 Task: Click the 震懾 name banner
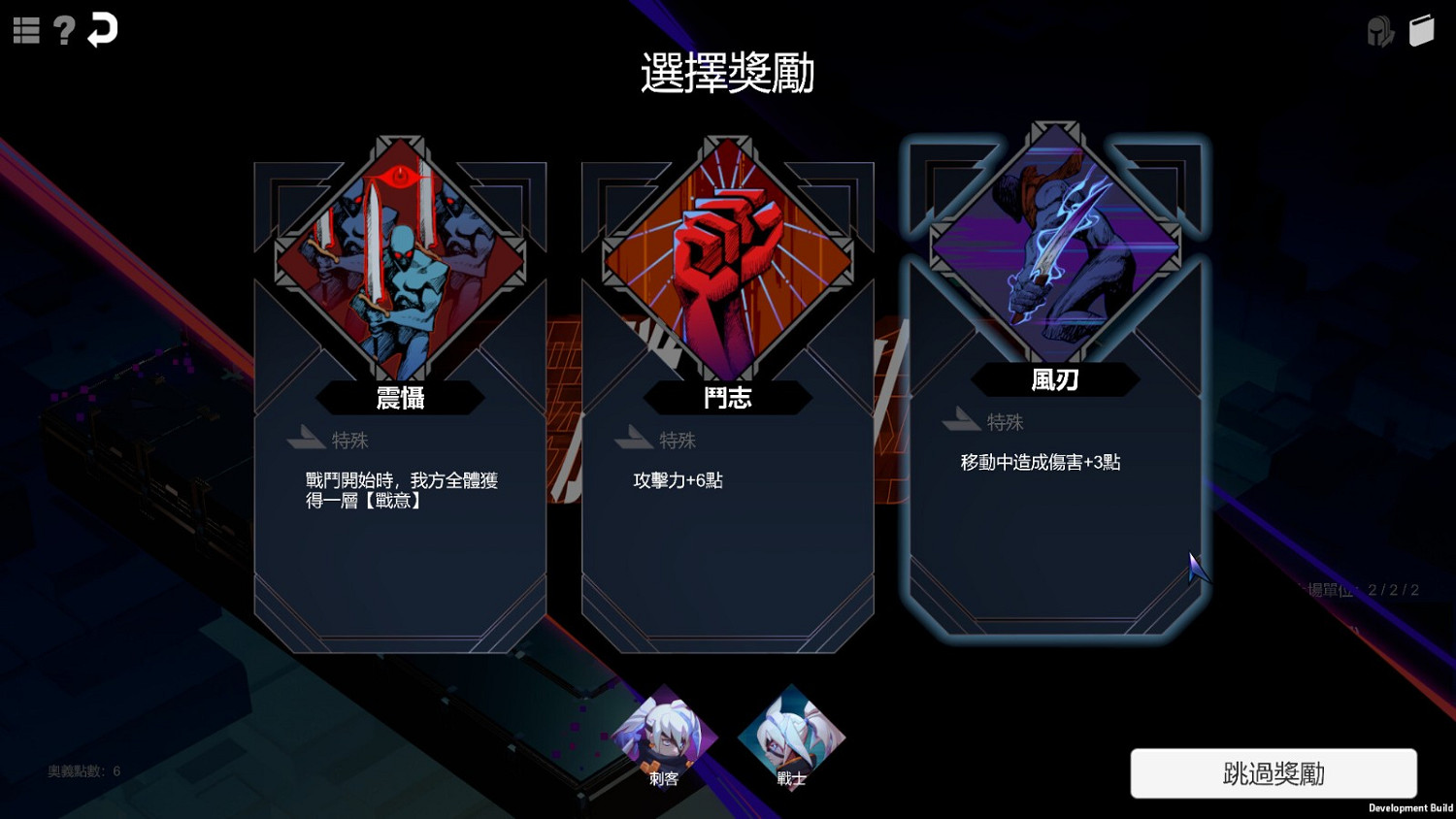[x=399, y=398]
